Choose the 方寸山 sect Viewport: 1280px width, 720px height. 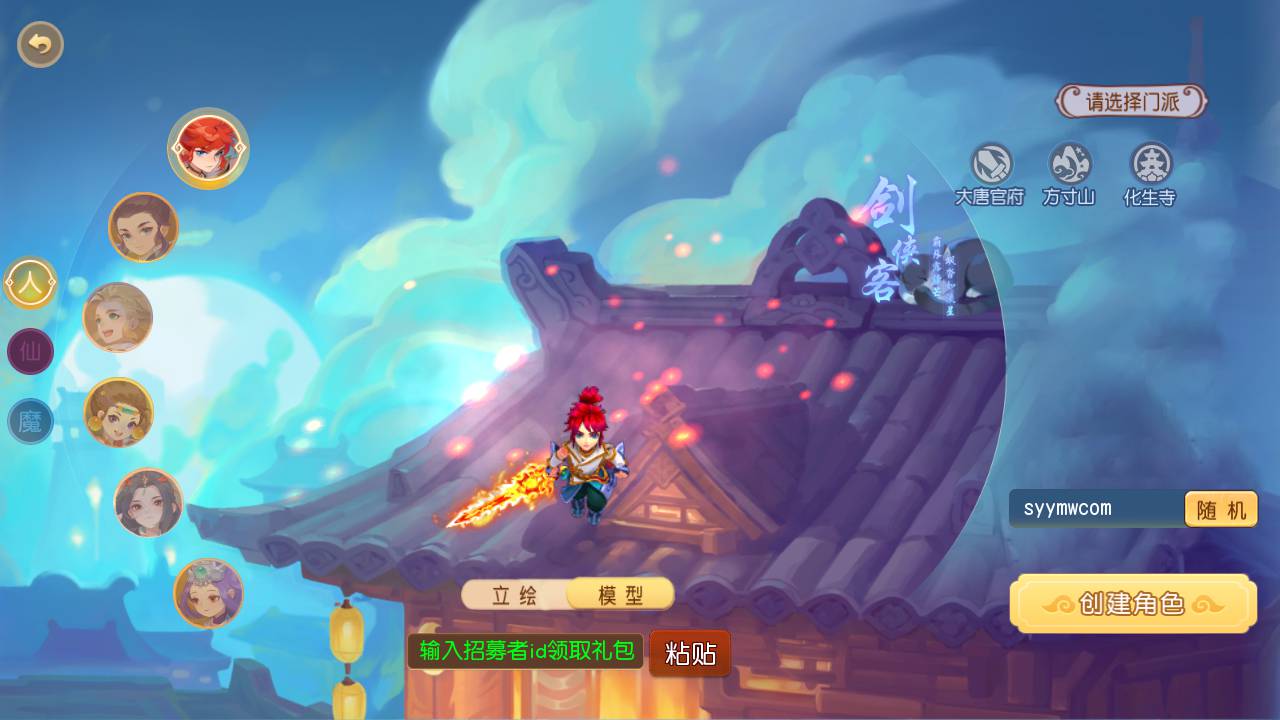[x=1069, y=174]
